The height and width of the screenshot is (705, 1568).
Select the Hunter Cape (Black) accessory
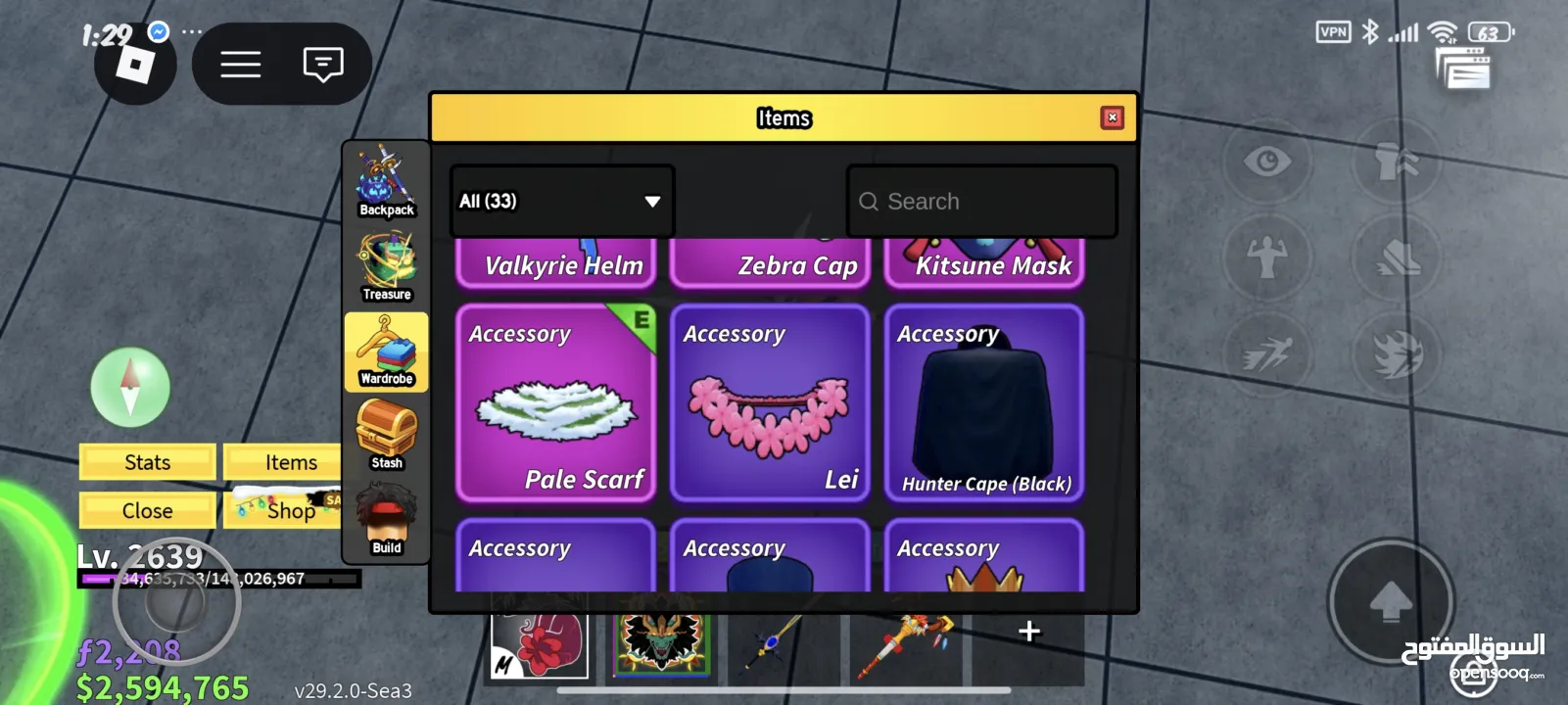pyautogui.click(x=984, y=403)
